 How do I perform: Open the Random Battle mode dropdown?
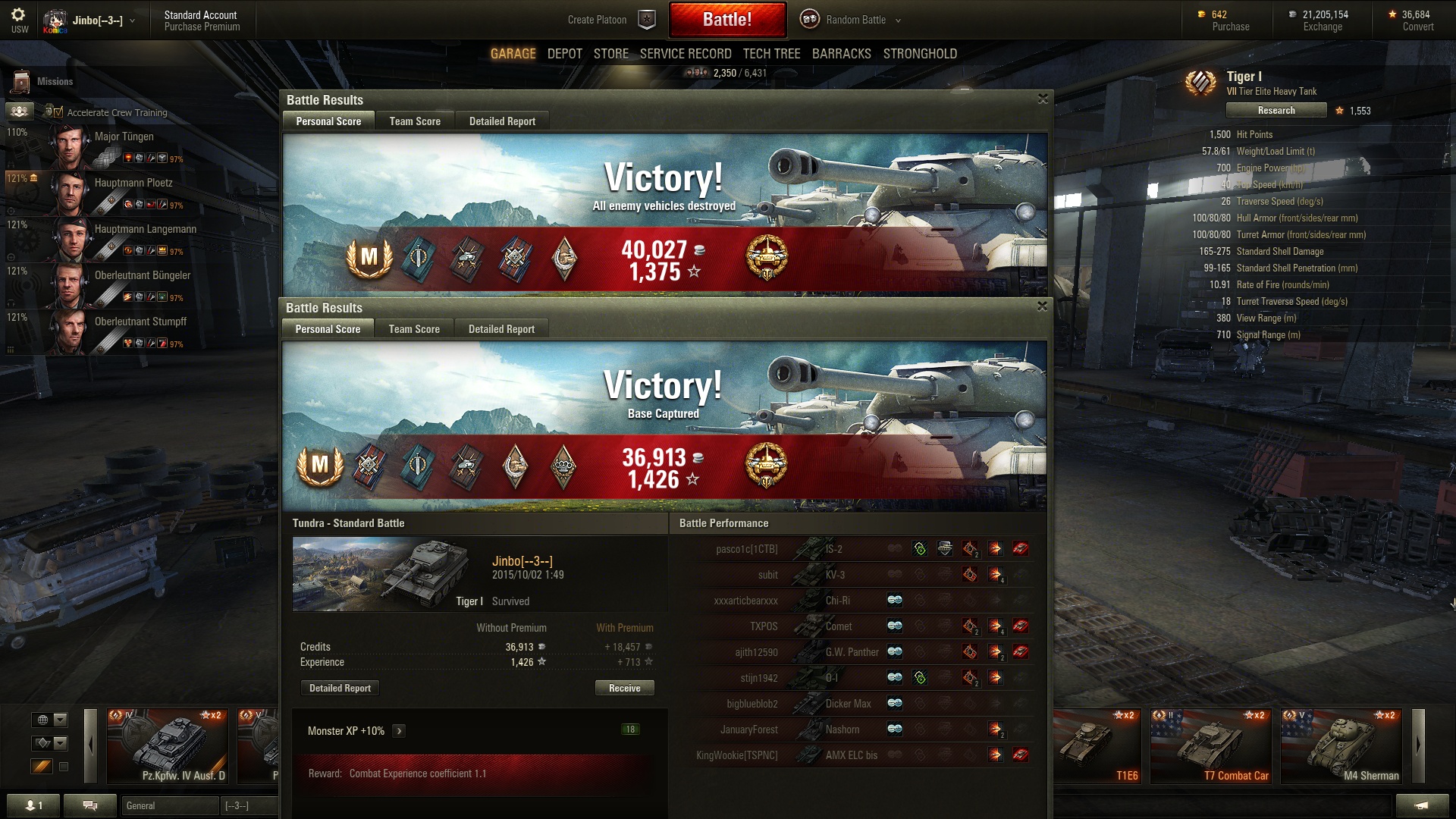pyautogui.click(x=855, y=20)
